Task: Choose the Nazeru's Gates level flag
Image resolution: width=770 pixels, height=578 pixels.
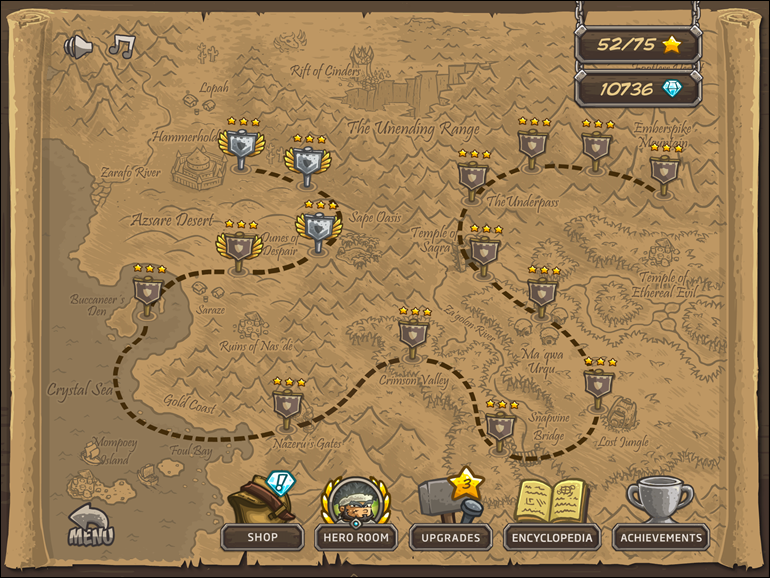Action: pyautogui.click(x=288, y=404)
